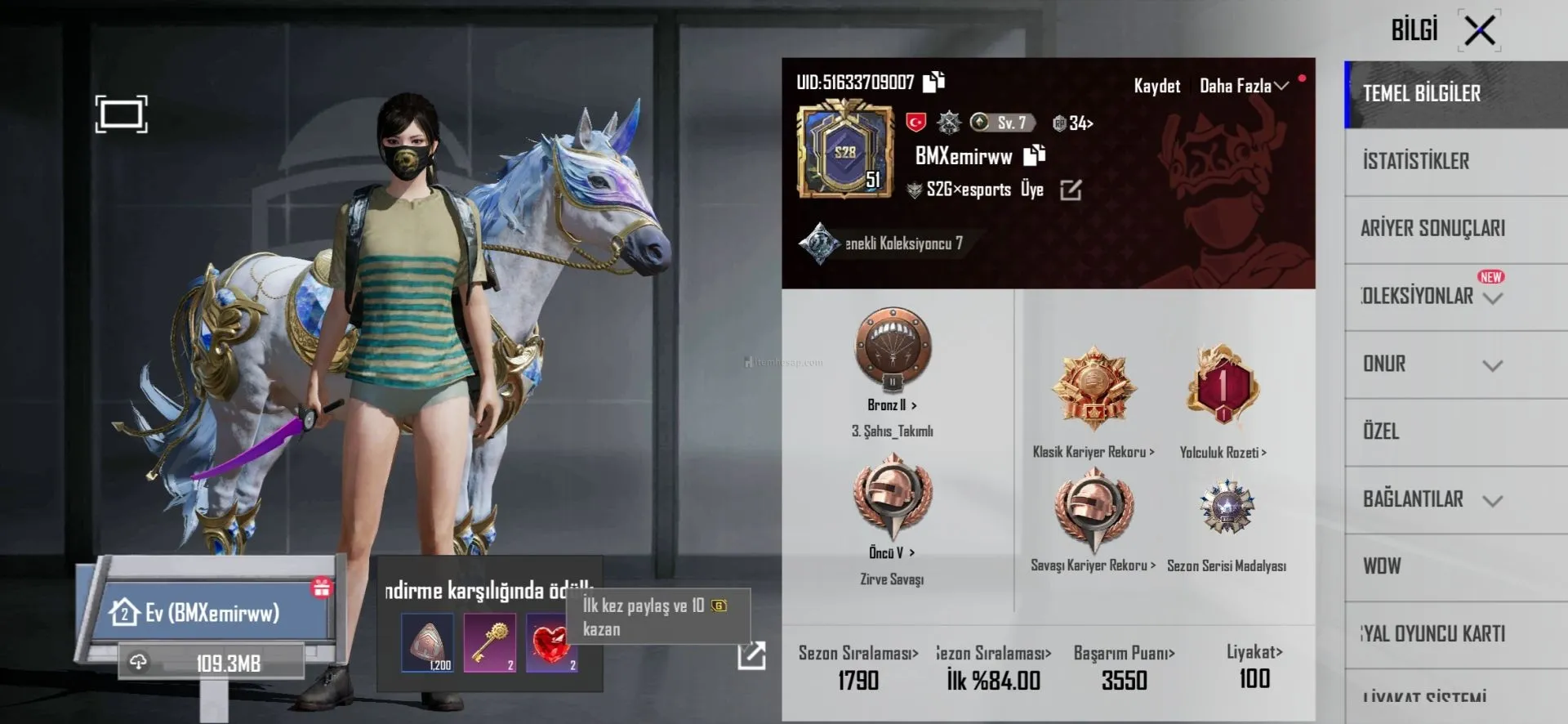Close the Bilgi profile screen
The width and height of the screenshot is (1568, 724).
click(x=1479, y=31)
